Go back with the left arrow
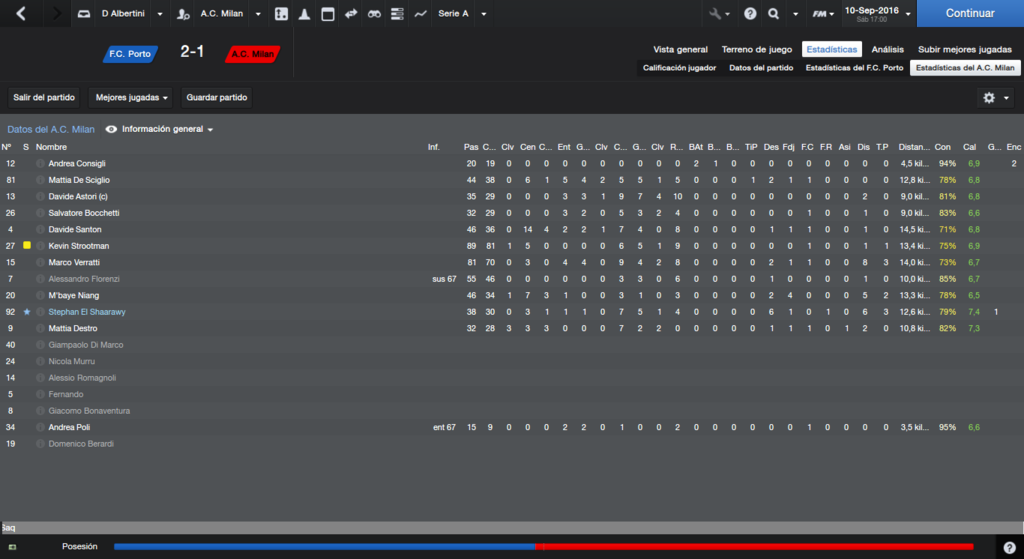 coord(22,14)
